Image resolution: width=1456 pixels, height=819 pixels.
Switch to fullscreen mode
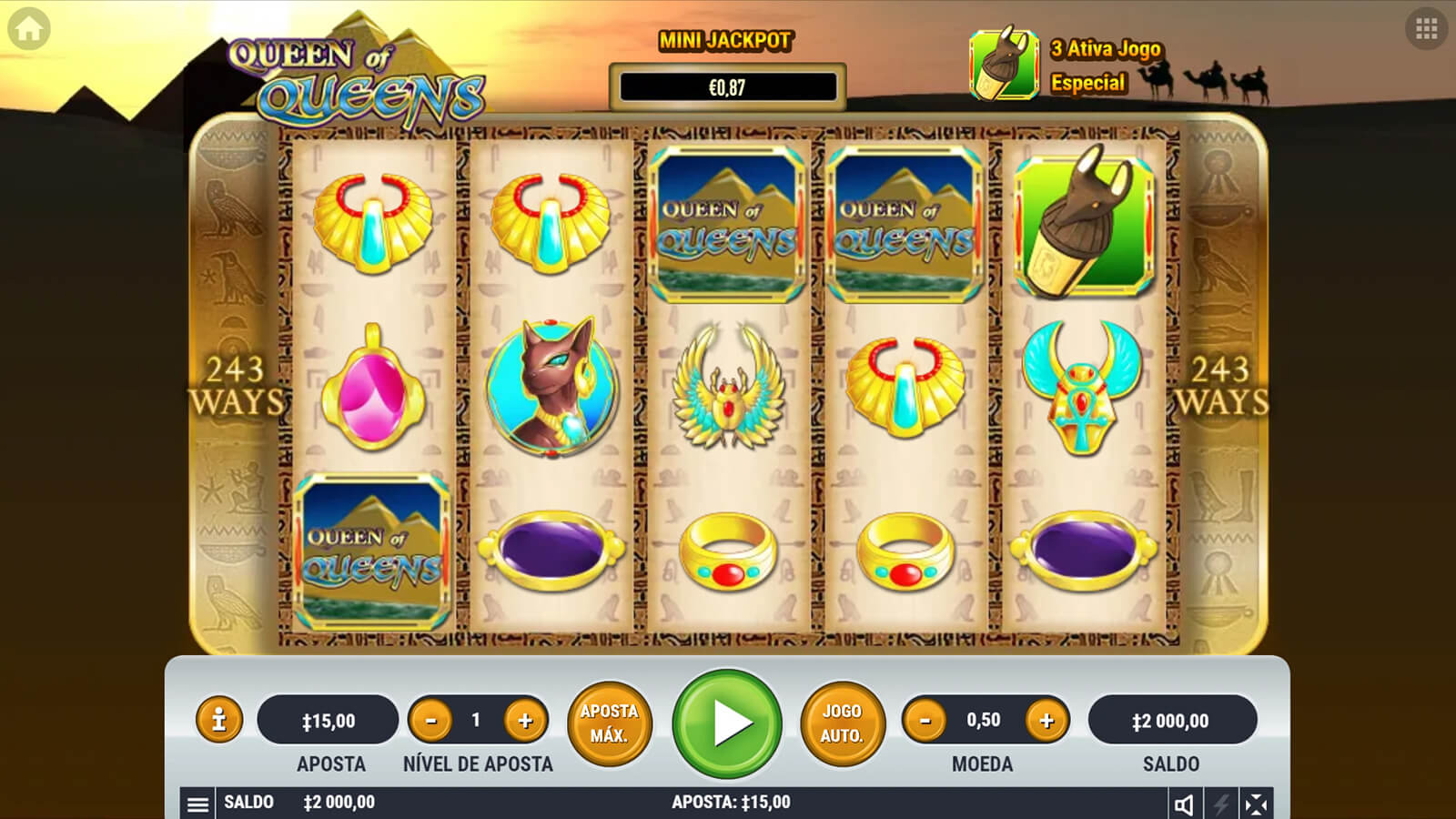[x=1256, y=804]
